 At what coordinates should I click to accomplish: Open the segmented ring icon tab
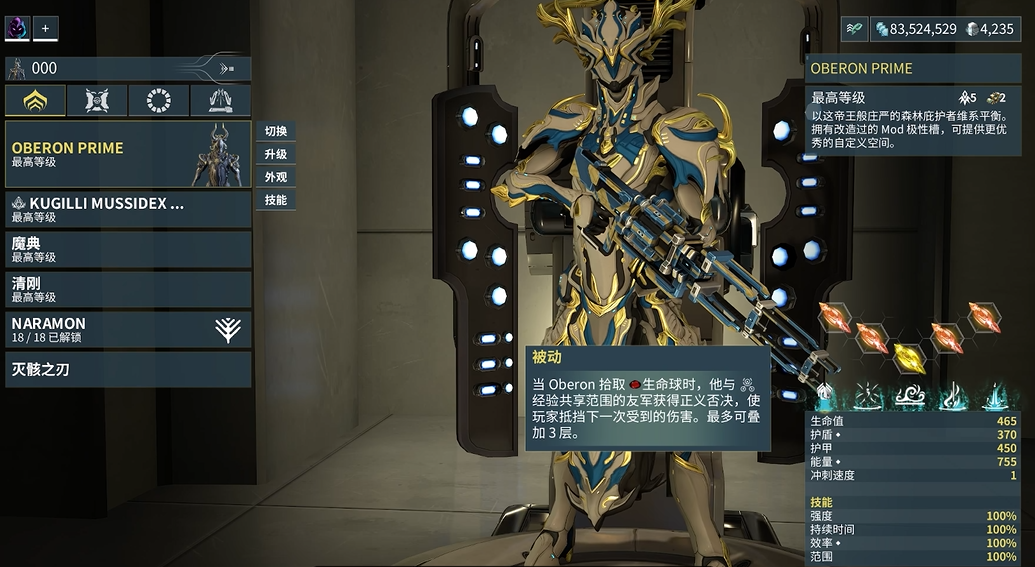click(x=159, y=100)
